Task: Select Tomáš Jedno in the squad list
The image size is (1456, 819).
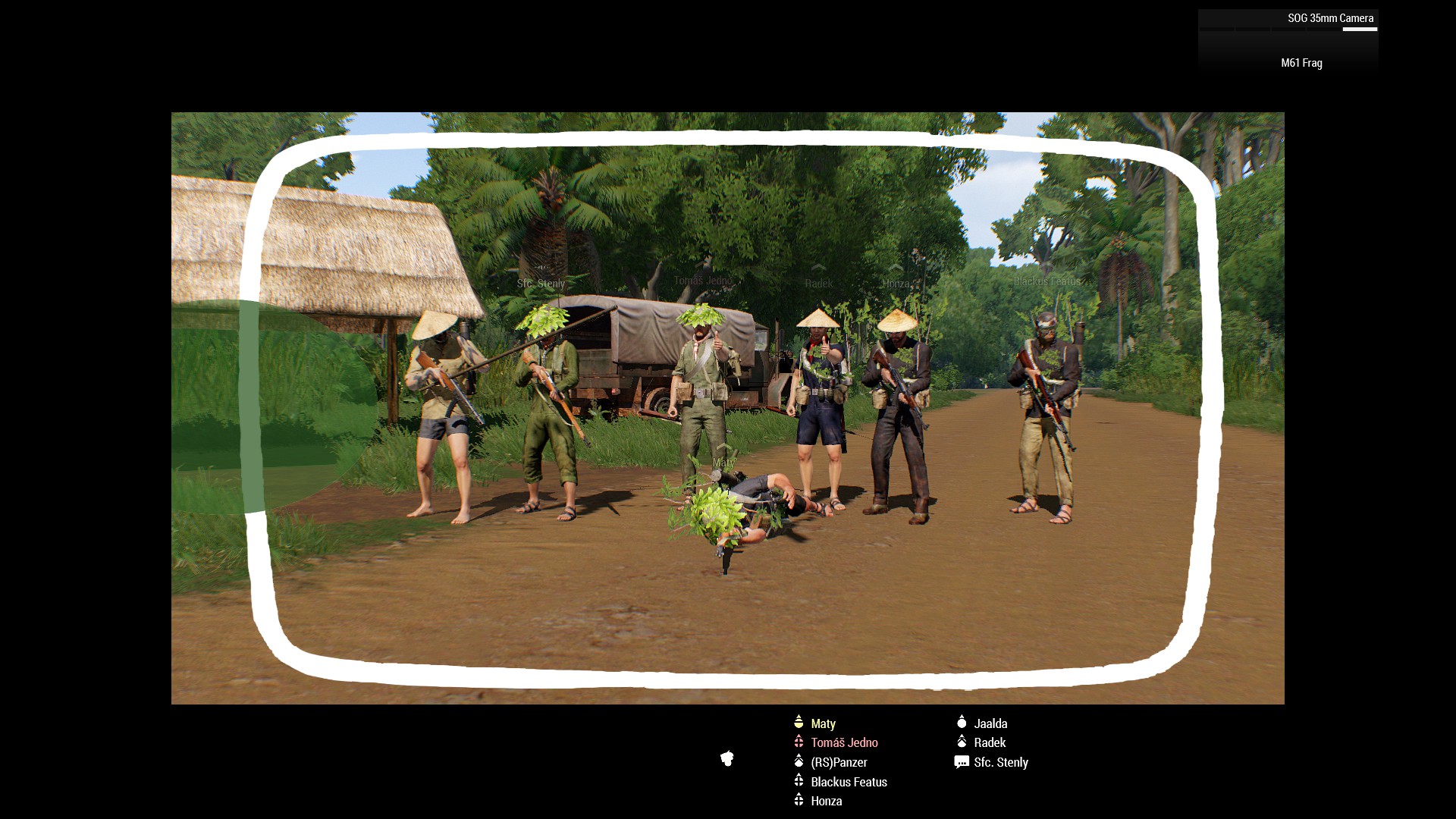Action: [844, 742]
